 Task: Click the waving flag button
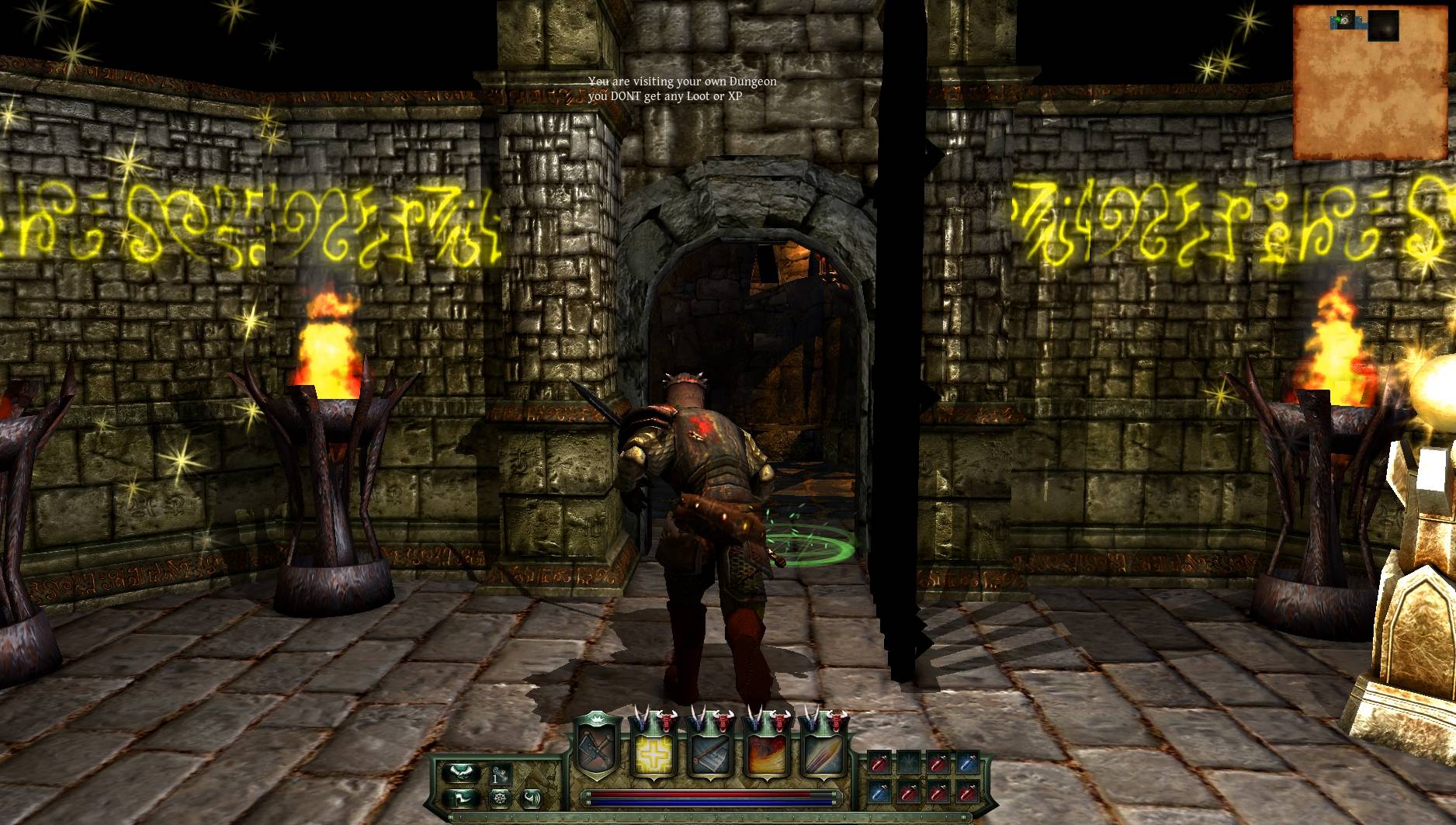[460, 799]
